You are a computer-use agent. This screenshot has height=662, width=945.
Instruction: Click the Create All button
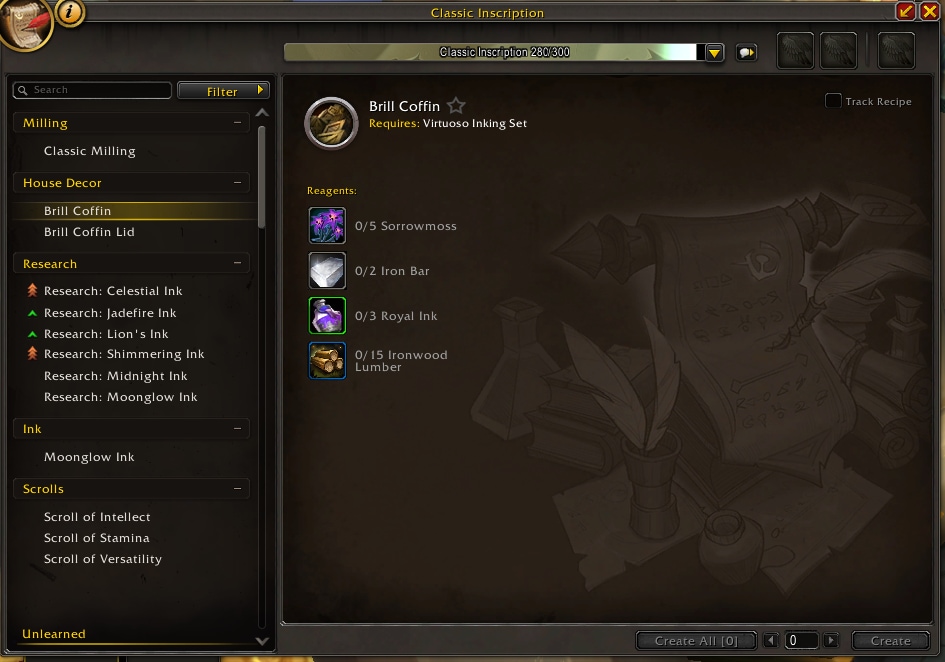point(695,641)
